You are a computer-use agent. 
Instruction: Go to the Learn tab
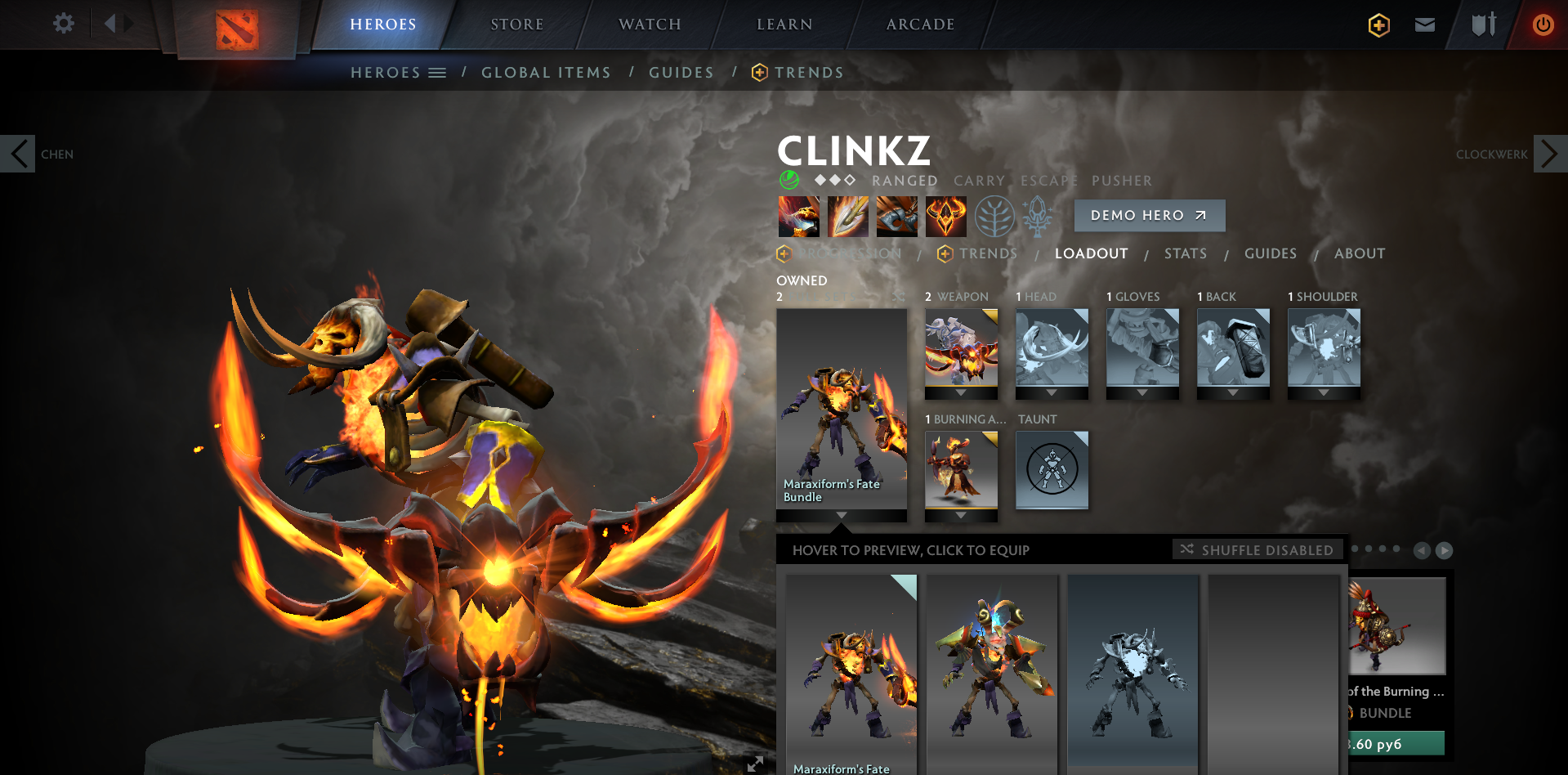point(784,25)
